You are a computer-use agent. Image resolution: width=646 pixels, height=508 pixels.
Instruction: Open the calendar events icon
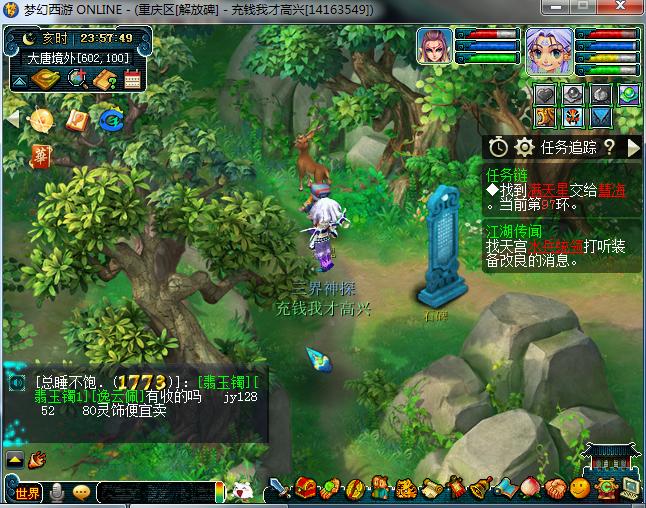point(132,81)
